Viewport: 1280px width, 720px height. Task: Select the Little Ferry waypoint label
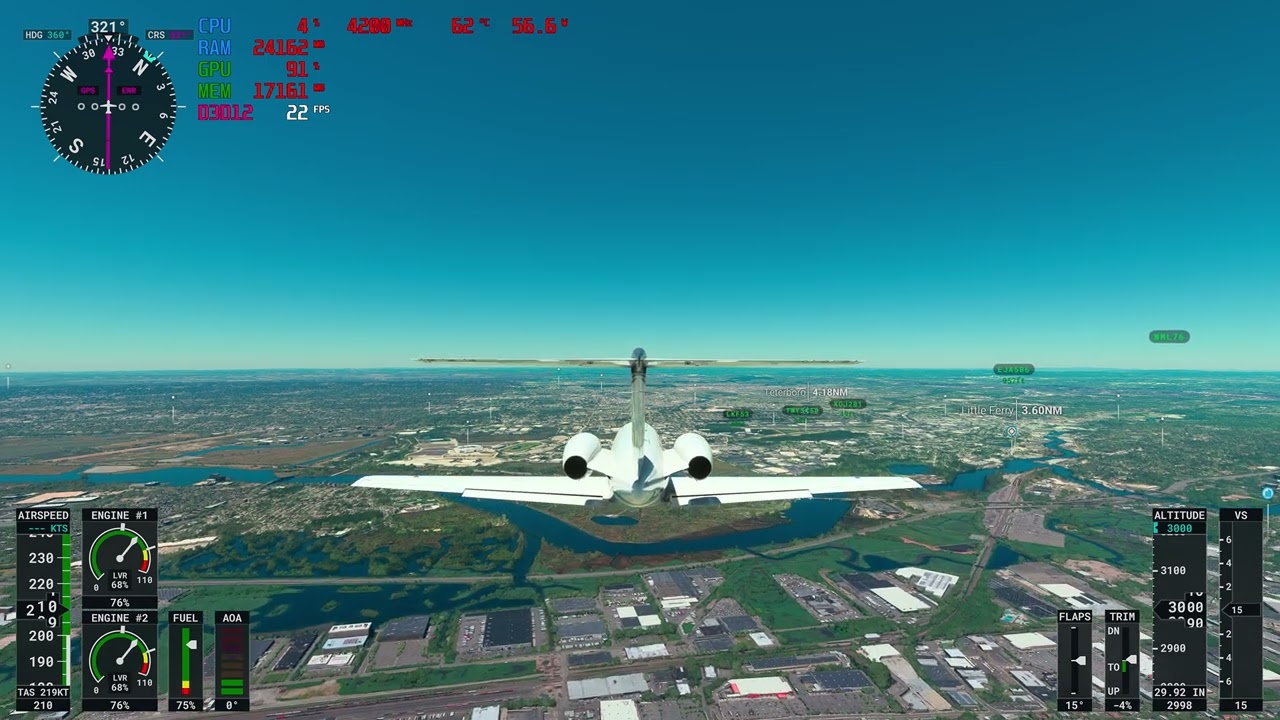[x=1010, y=411]
